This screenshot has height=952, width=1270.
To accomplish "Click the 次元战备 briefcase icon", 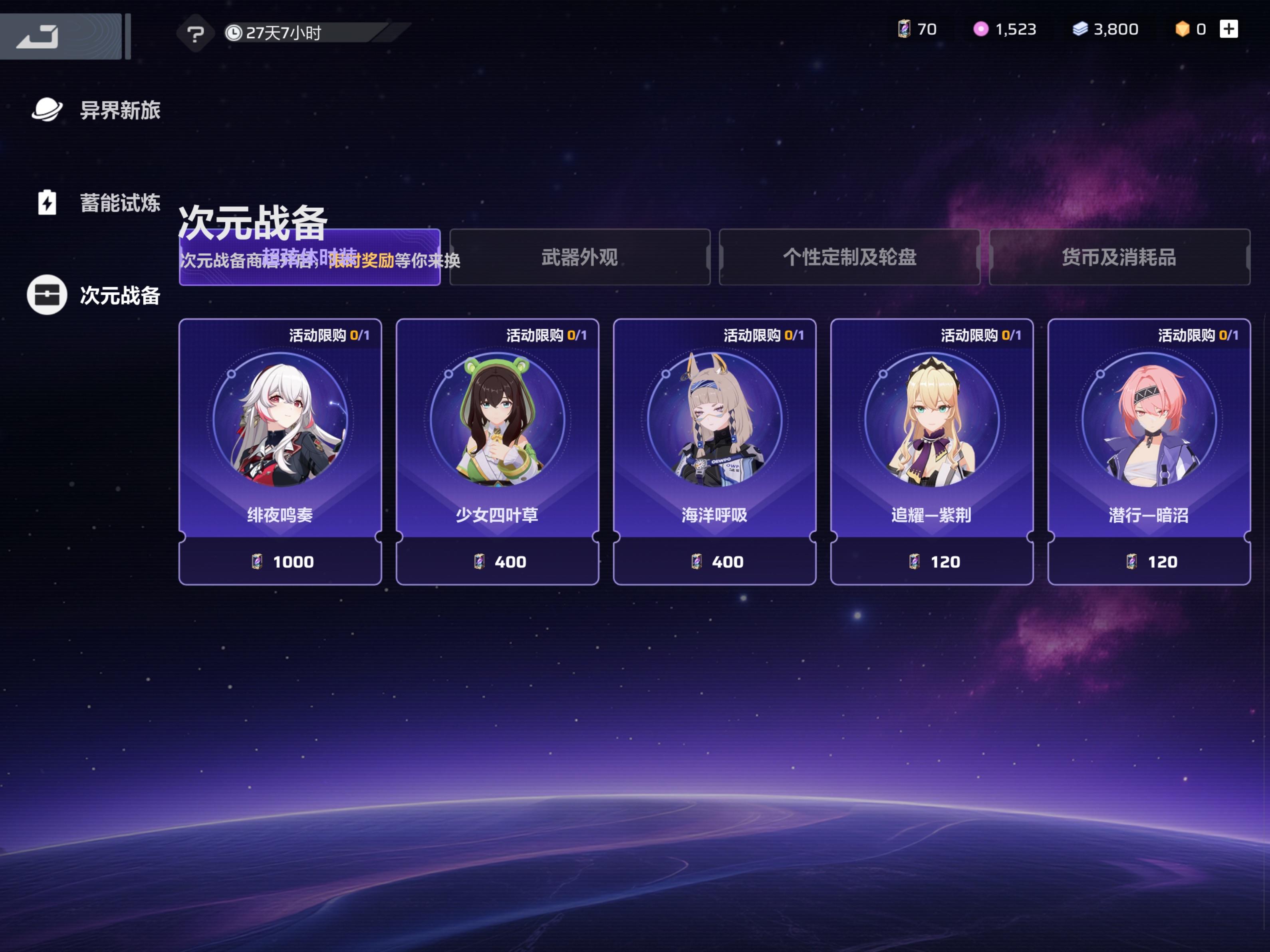I will click(48, 295).
